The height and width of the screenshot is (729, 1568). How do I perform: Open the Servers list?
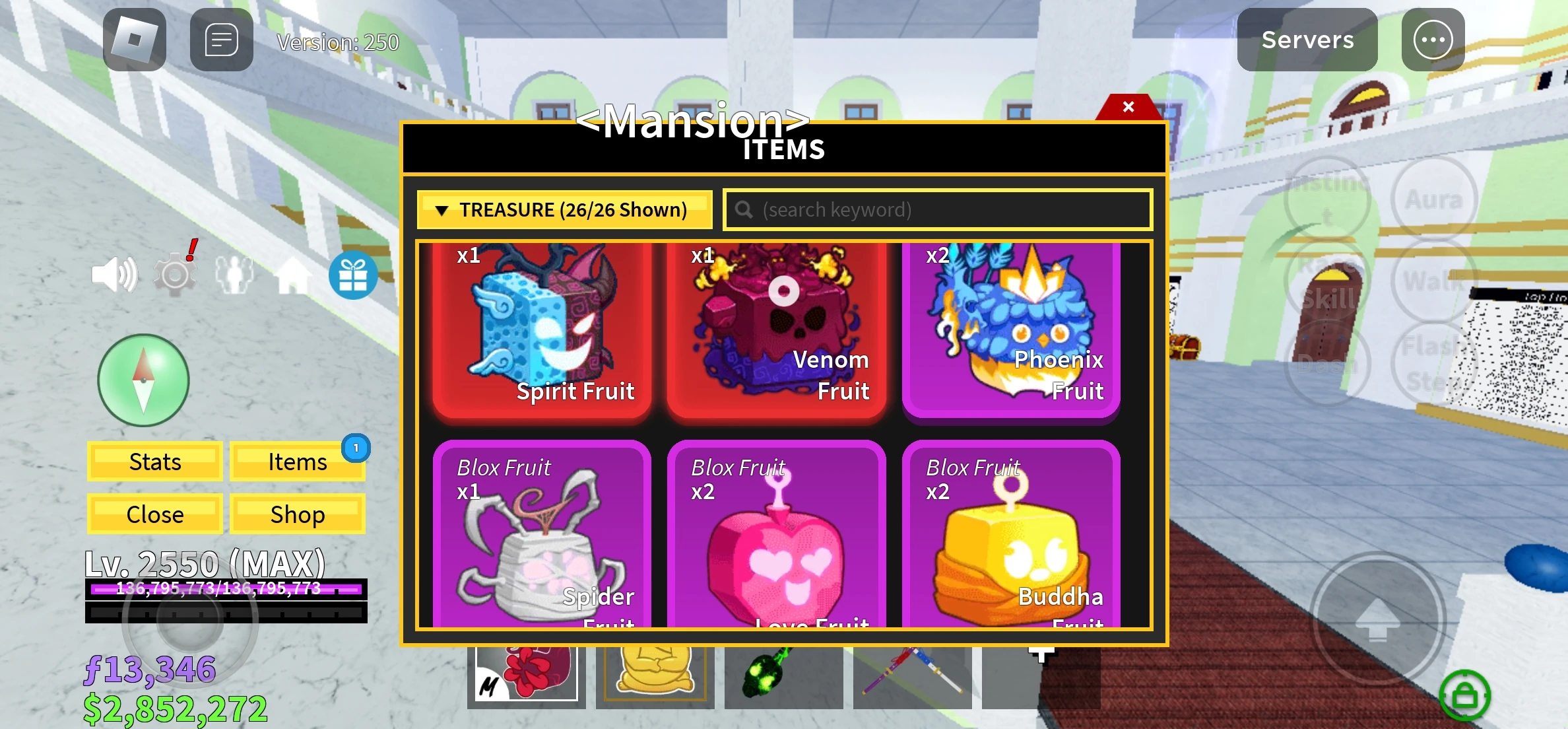click(x=1307, y=40)
